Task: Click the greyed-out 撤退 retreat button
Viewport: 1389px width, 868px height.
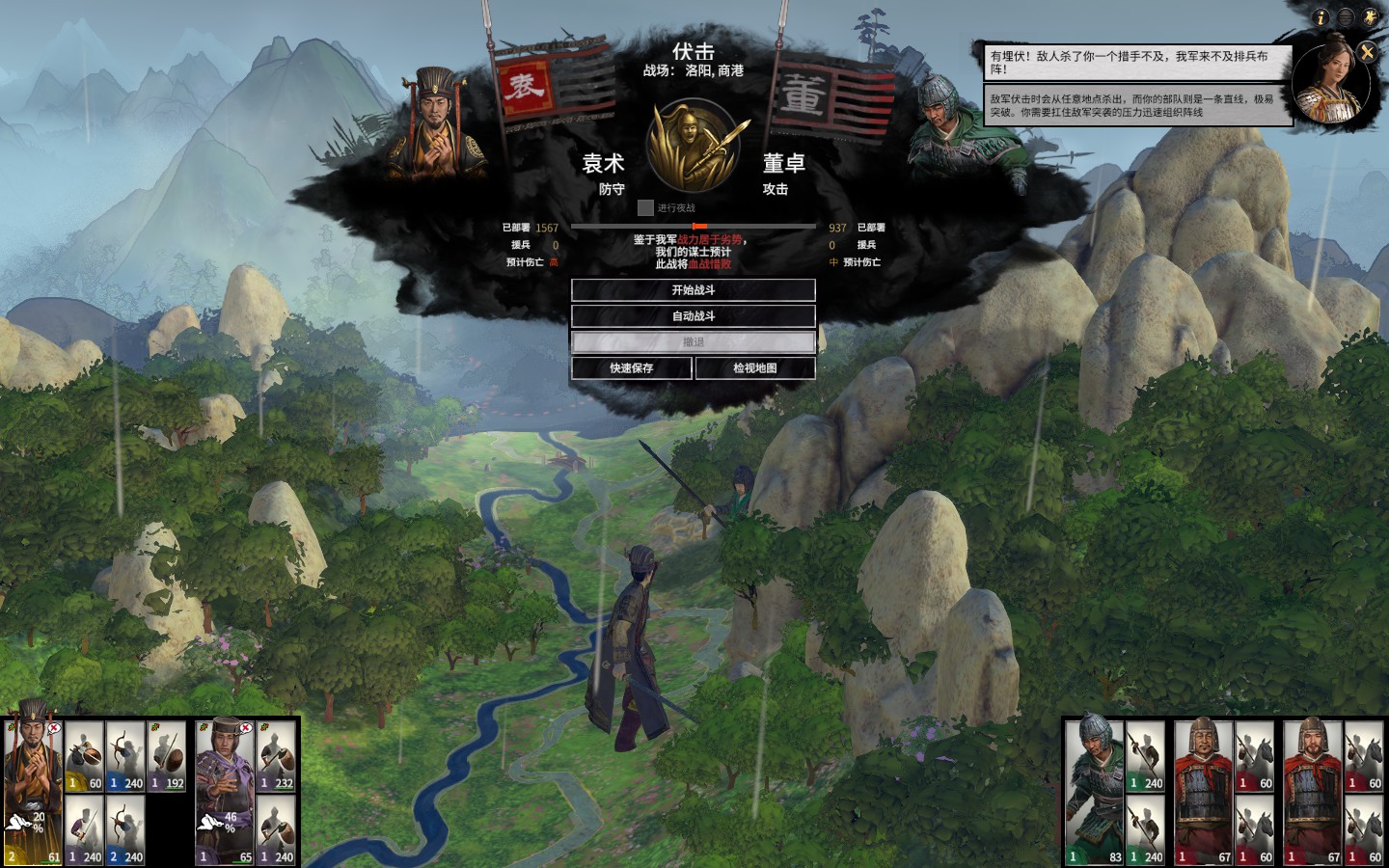Action: (693, 342)
